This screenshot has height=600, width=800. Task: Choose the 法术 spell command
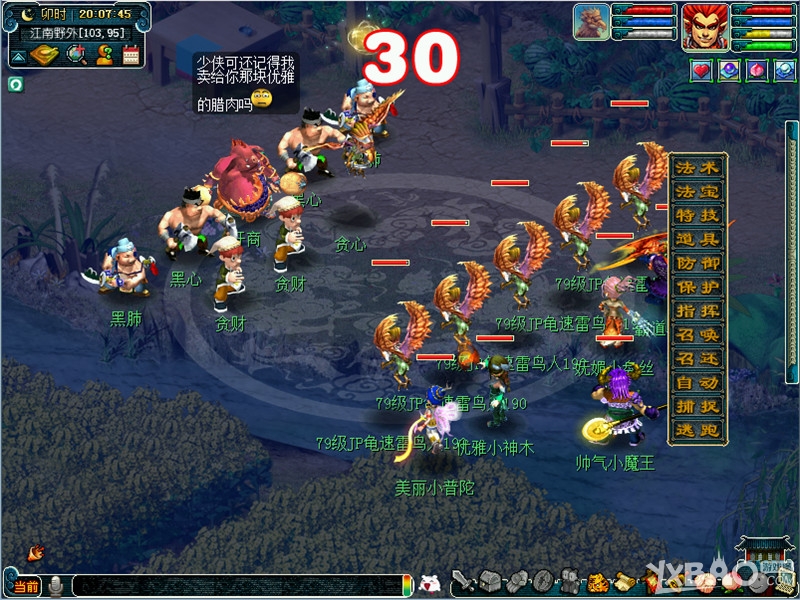pos(697,167)
